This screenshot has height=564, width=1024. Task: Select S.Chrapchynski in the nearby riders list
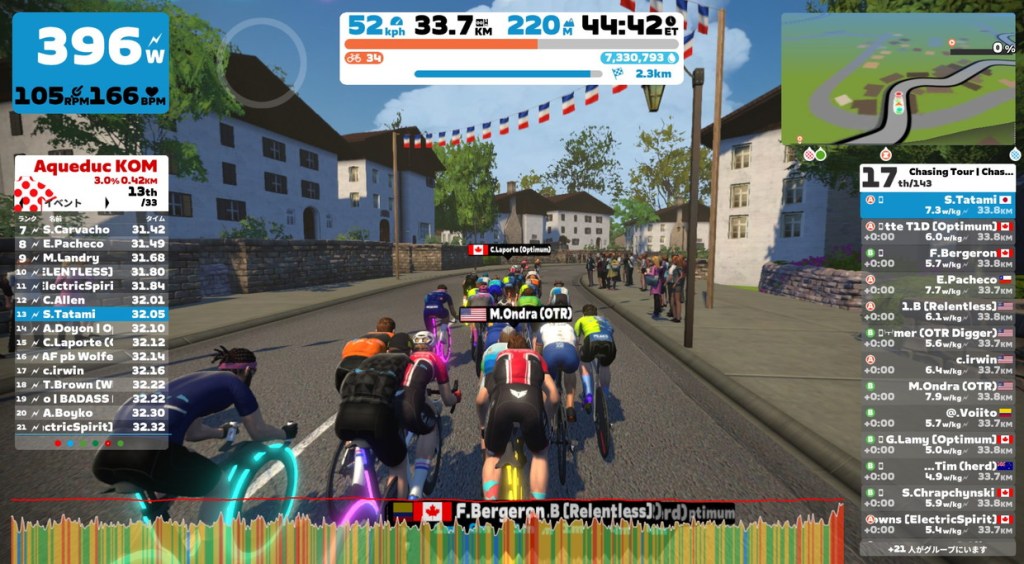pyautogui.click(x=938, y=497)
